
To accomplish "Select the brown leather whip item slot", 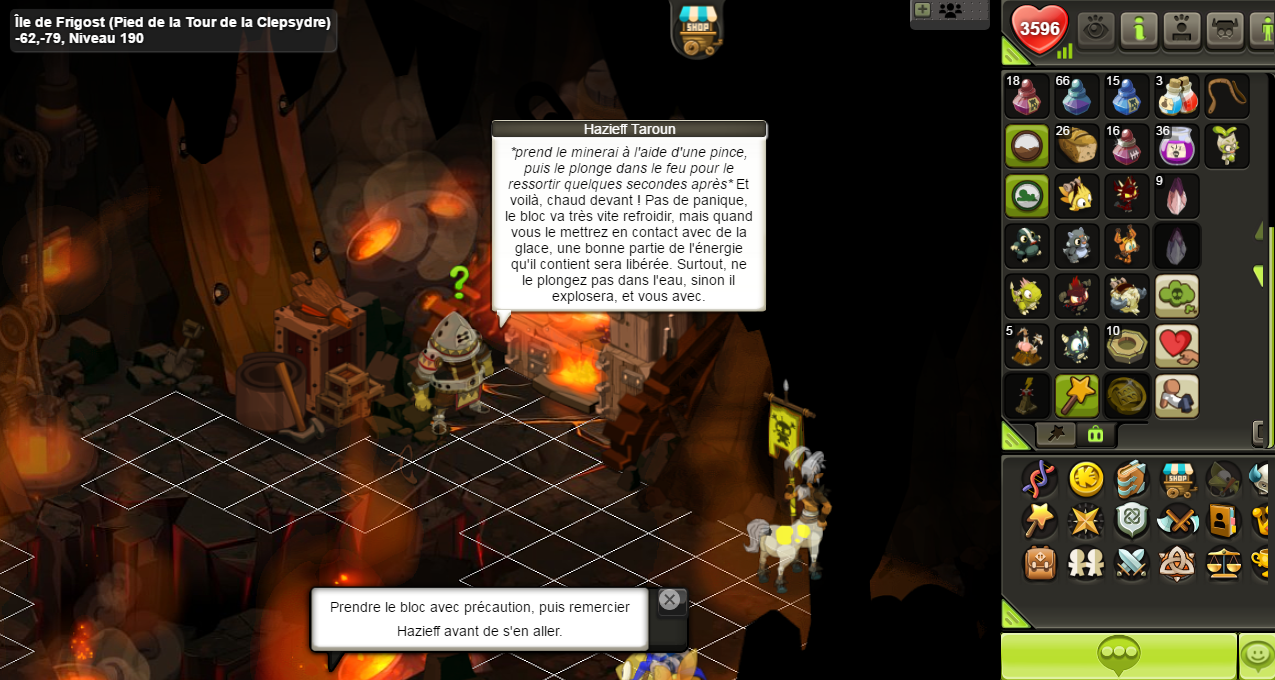I will point(1226,96).
